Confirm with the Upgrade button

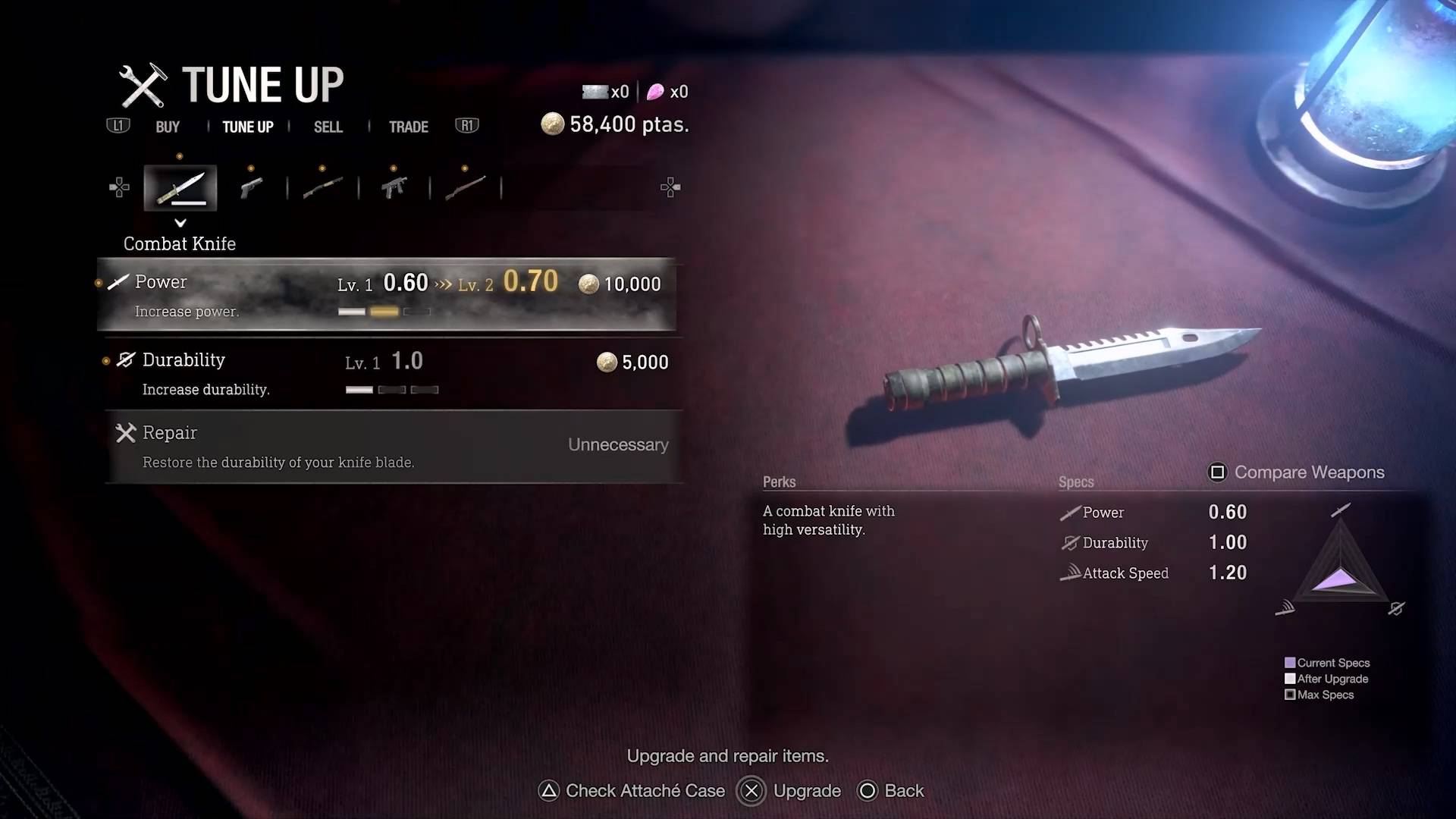(789, 791)
